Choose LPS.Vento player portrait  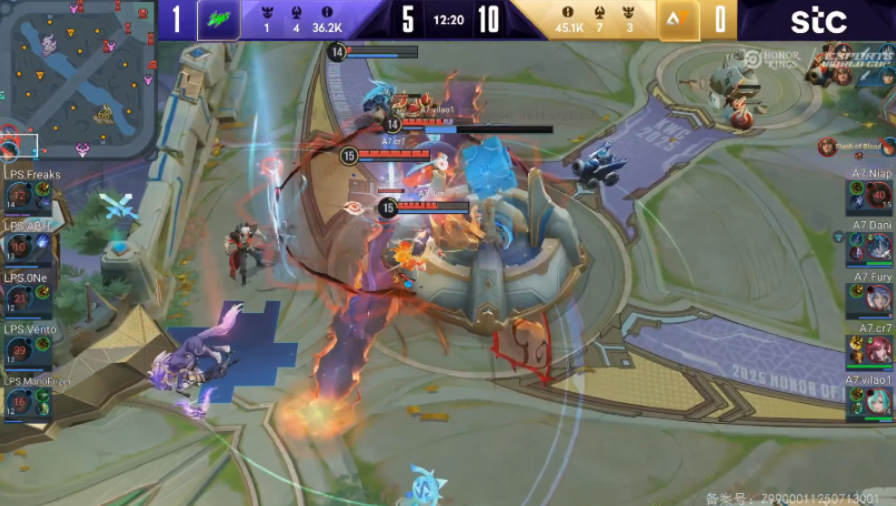pos(19,350)
